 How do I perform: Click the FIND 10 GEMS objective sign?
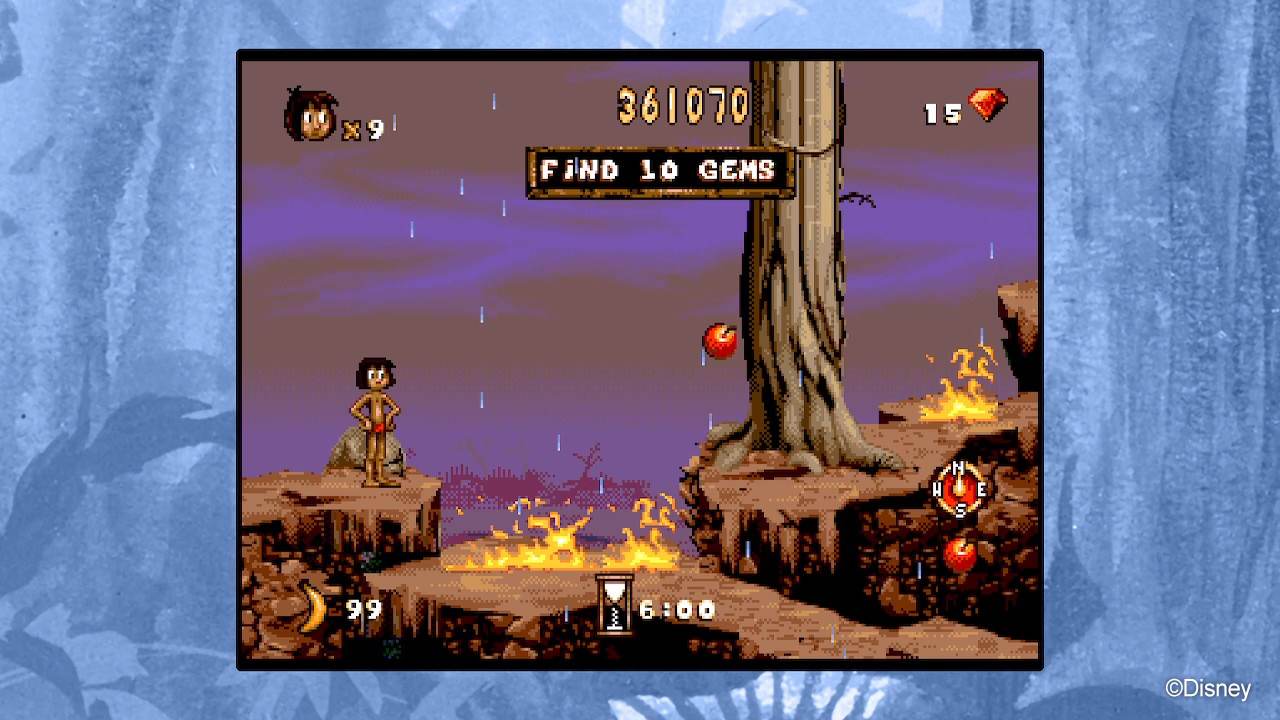[659, 170]
